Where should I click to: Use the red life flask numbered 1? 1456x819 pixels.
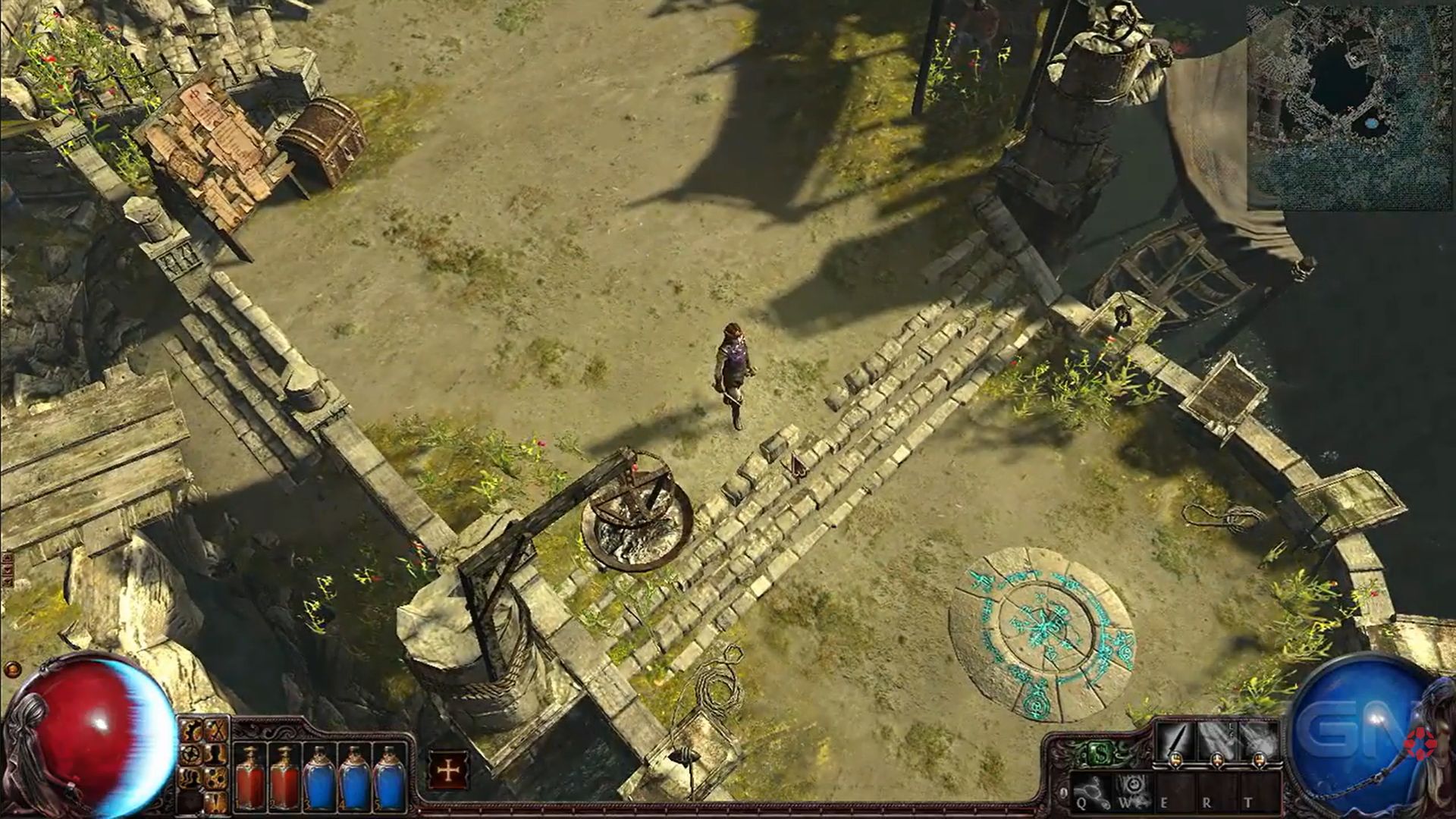[251, 777]
